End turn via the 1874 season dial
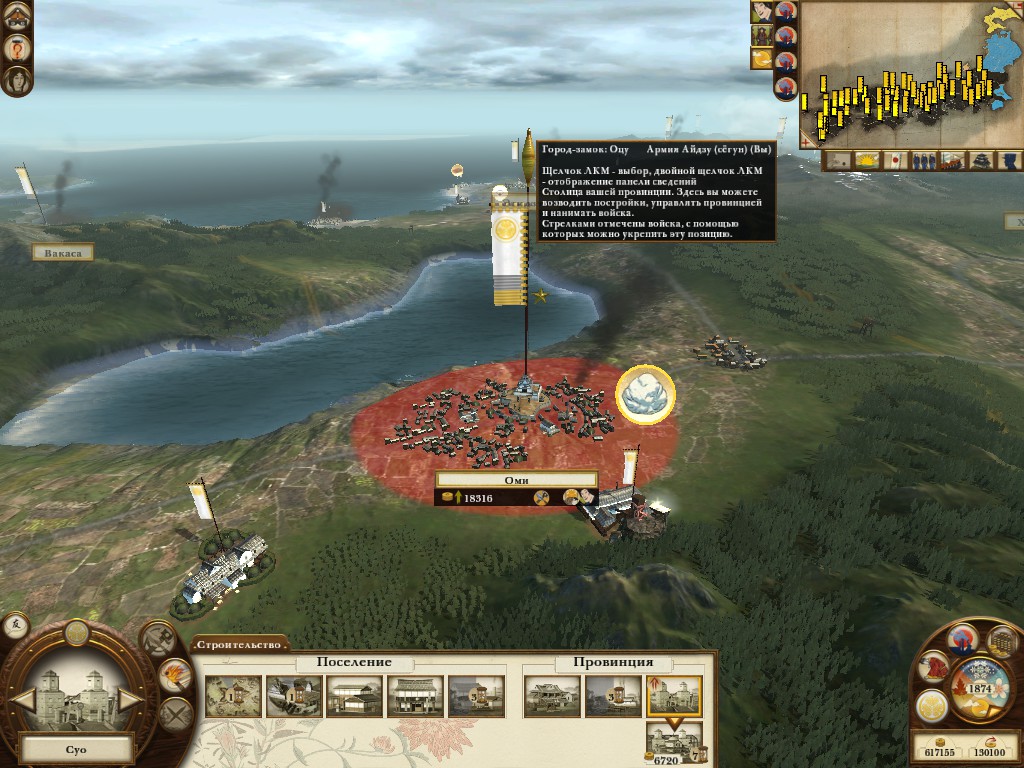Screen dimensions: 1024x768 coord(977,690)
